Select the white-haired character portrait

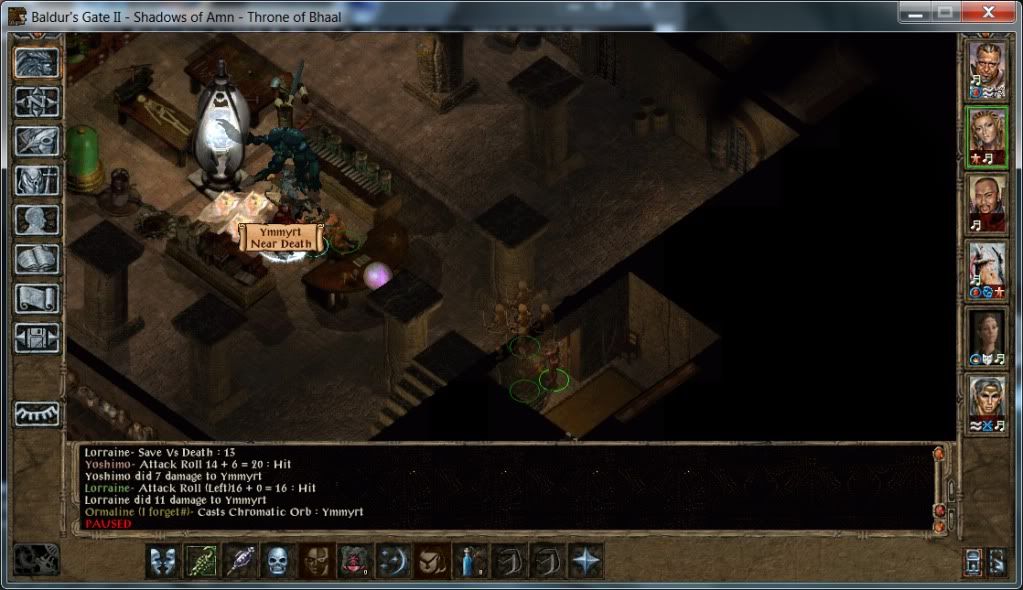coord(987,269)
